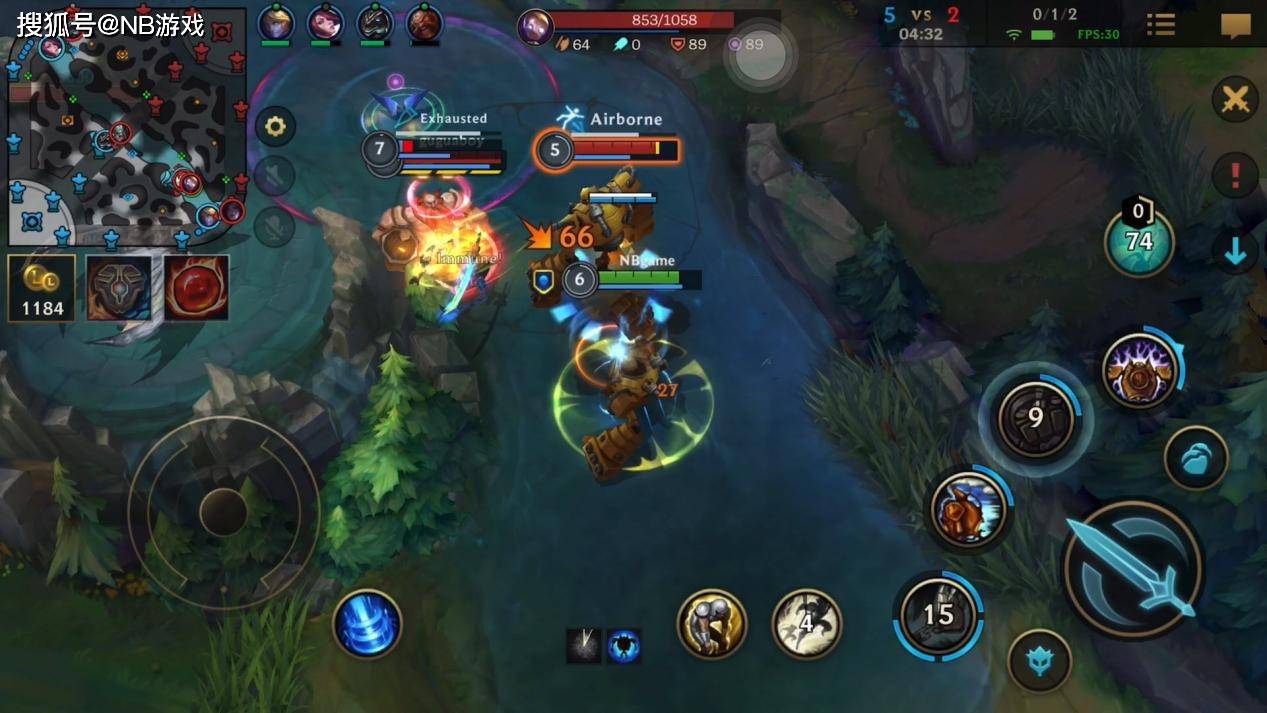Open the chat speech bubble
The image size is (1267, 713).
pyautogui.click(x=1236, y=24)
